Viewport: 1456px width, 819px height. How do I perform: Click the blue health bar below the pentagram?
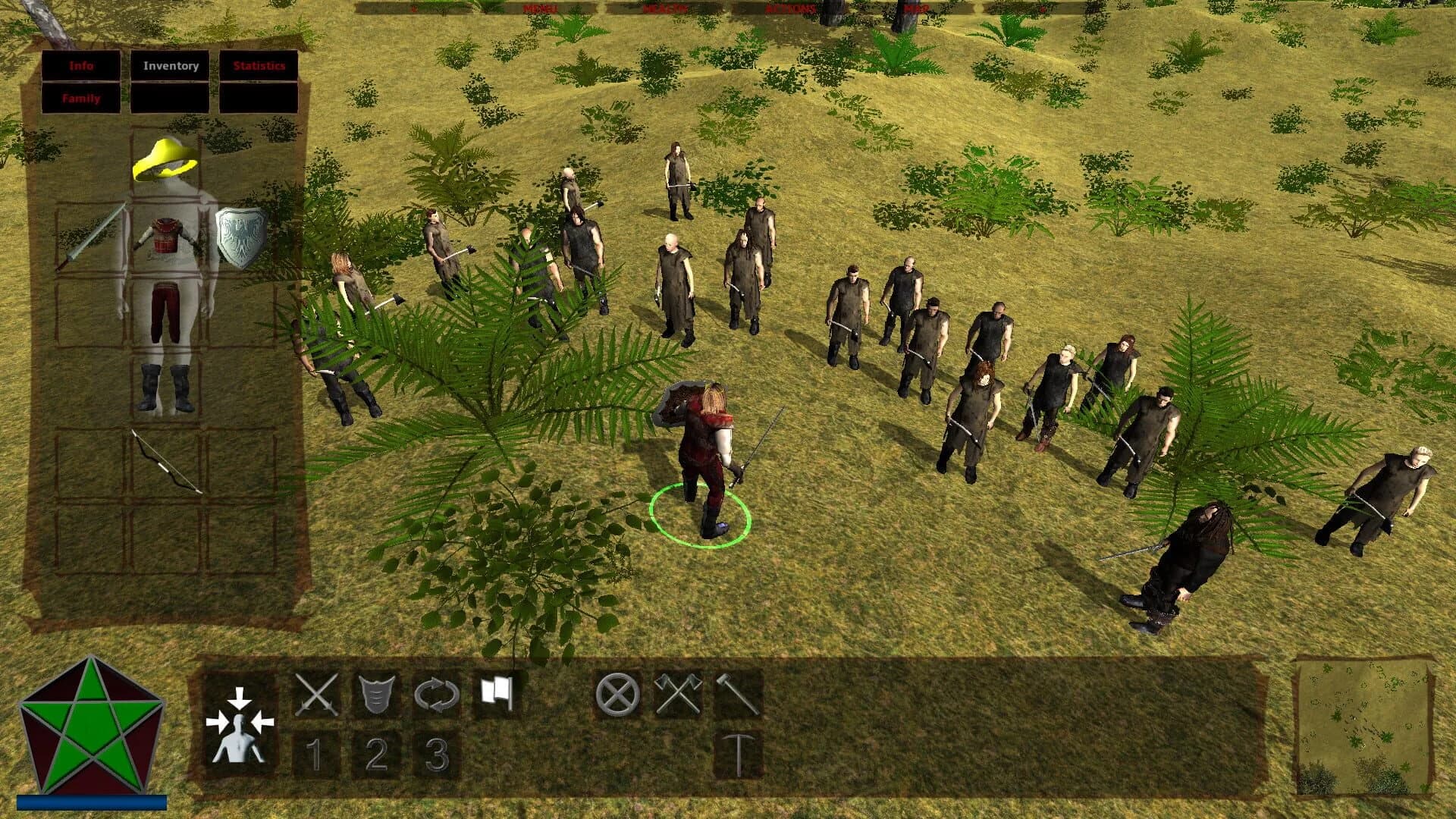click(x=91, y=800)
